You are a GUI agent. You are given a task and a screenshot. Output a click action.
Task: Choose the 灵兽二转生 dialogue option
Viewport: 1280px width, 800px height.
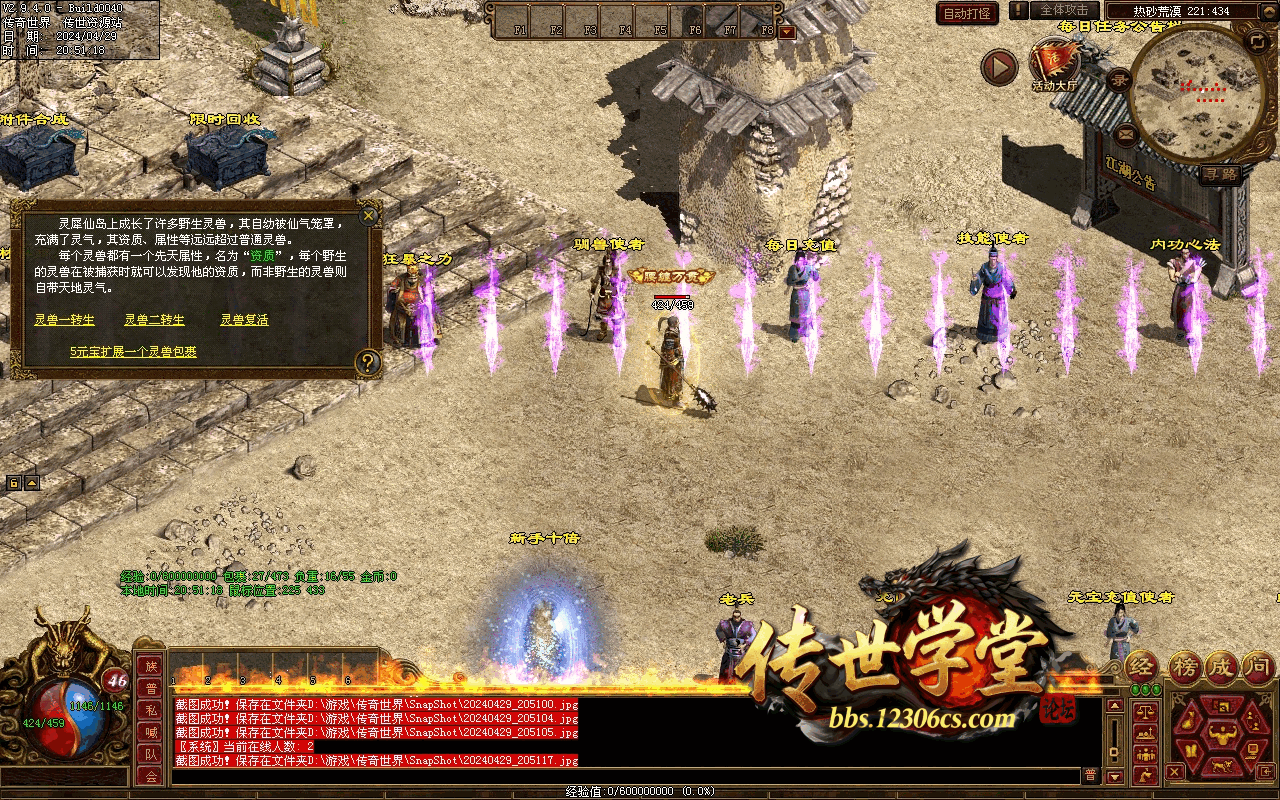click(154, 320)
